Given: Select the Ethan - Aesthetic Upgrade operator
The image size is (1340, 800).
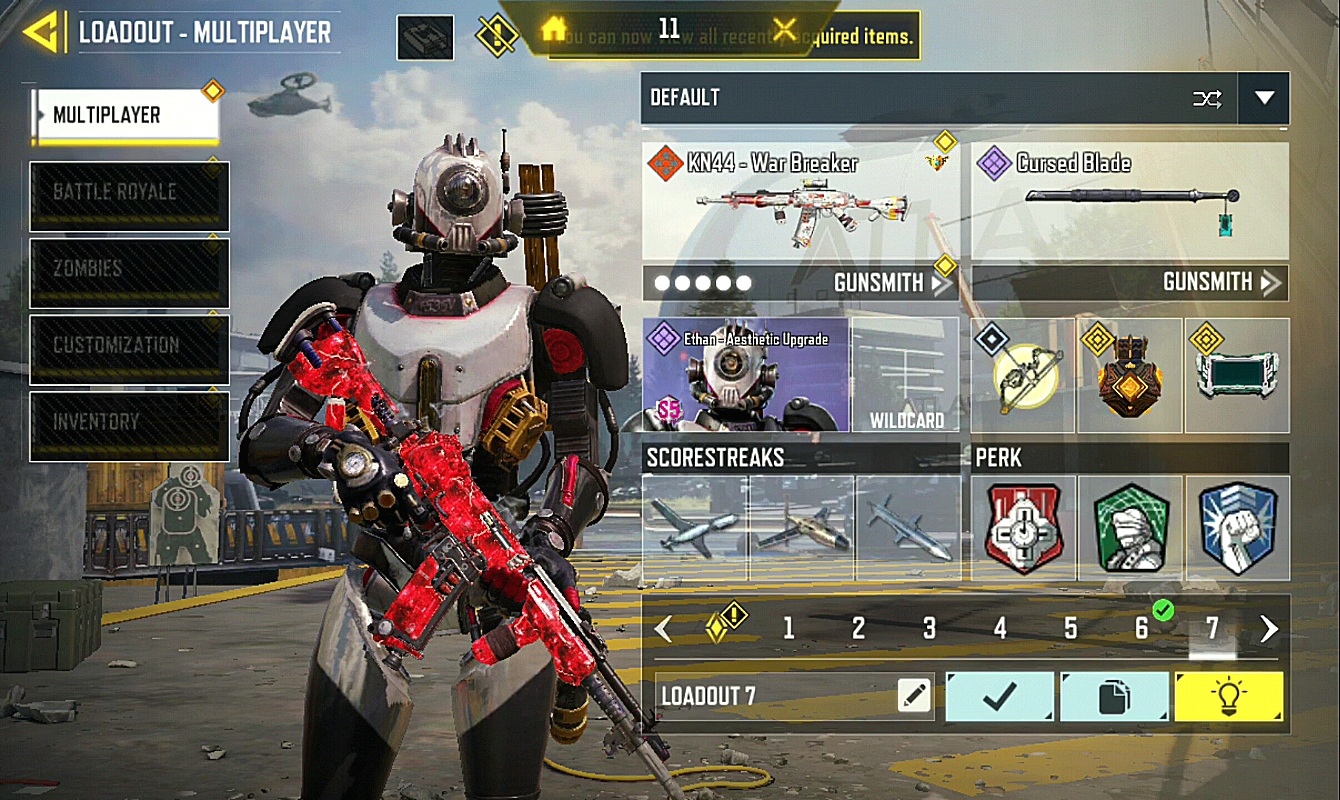Looking at the screenshot, I should (745, 375).
